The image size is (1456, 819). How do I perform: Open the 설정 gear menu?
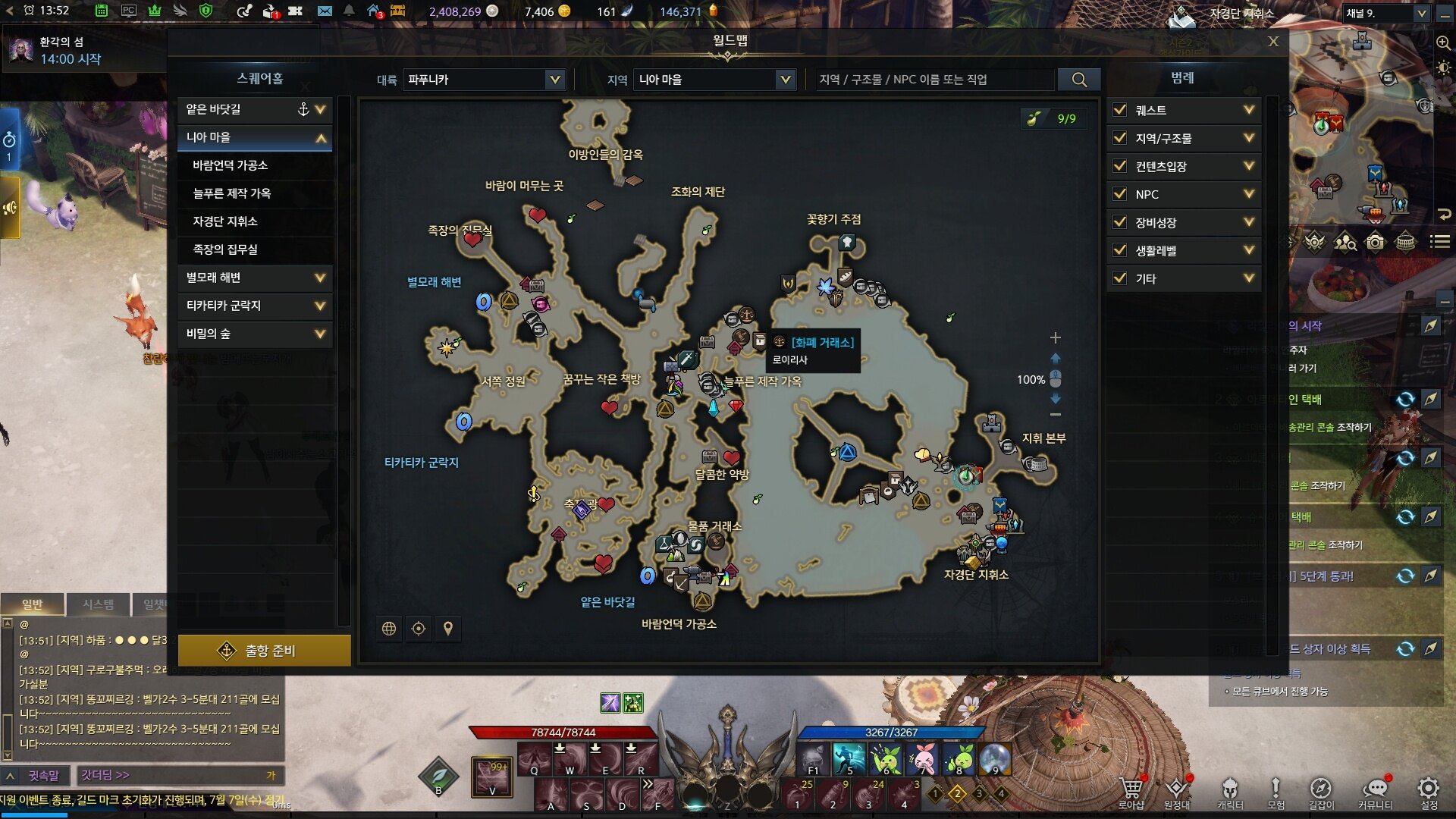pos(1428,789)
